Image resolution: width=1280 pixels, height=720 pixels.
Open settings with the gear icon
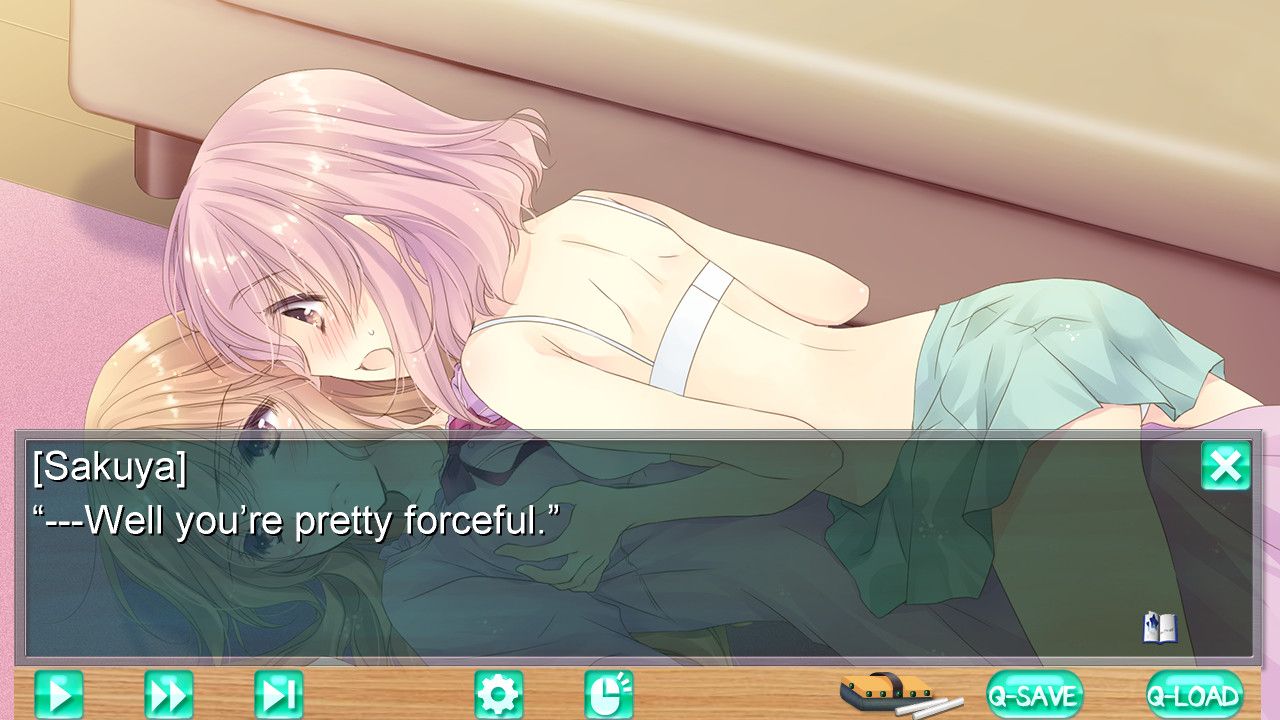click(x=498, y=694)
